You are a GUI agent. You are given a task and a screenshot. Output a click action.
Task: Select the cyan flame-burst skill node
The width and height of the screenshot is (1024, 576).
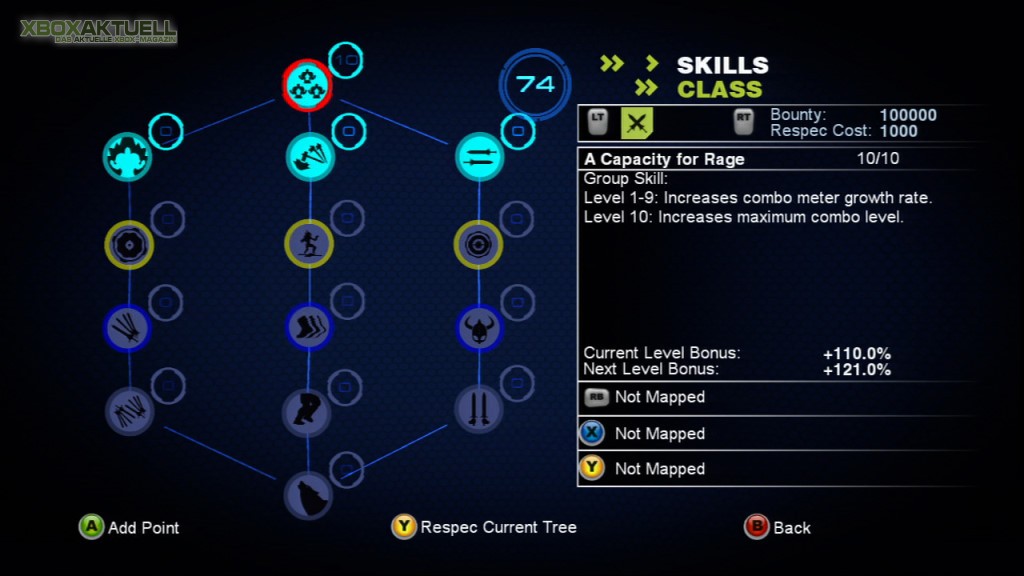[x=128, y=157]
